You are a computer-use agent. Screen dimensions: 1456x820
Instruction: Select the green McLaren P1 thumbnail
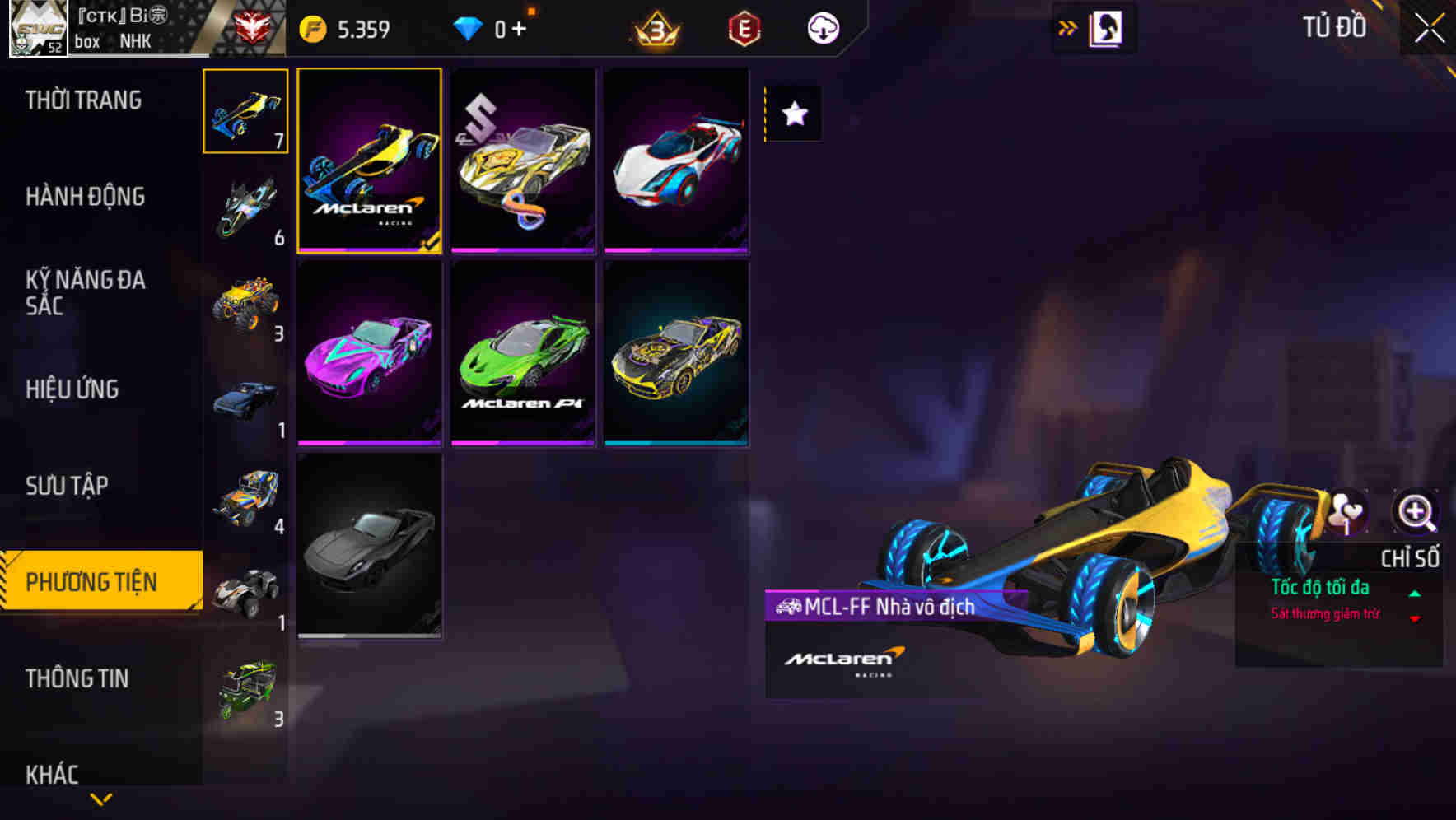522,353
